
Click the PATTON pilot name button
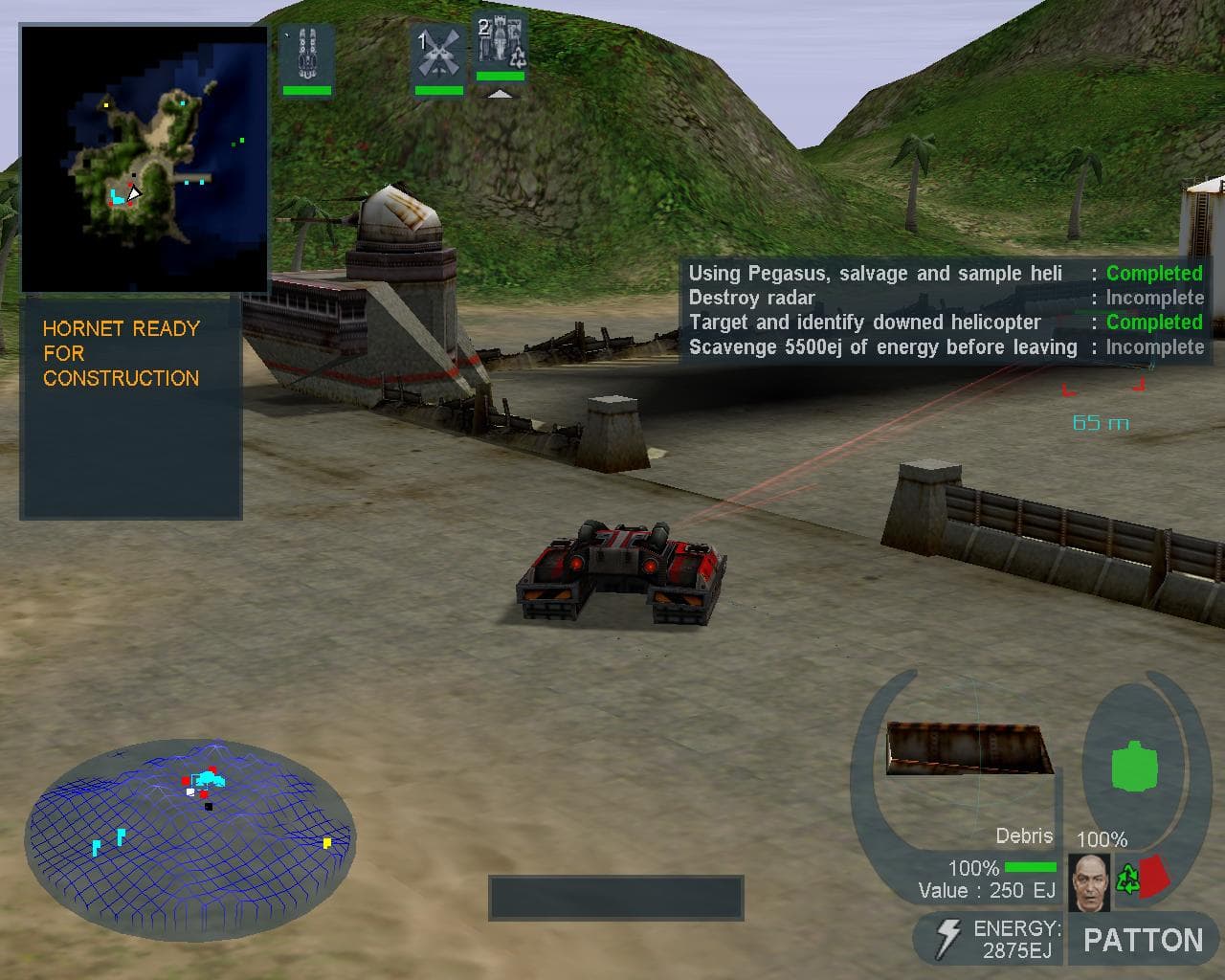point(1141,939)
